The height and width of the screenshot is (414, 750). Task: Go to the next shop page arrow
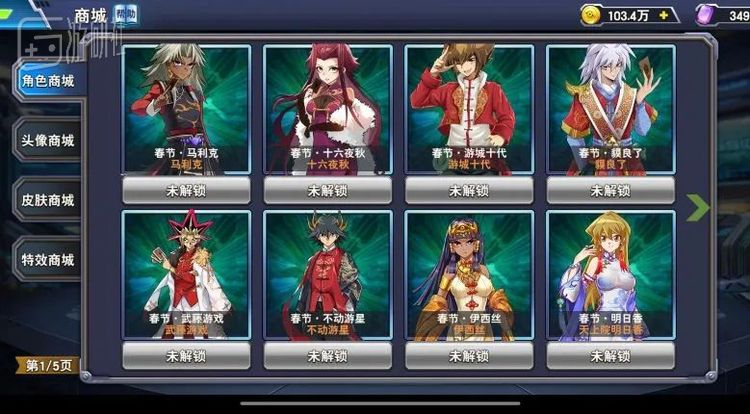[x=698, y=207]
